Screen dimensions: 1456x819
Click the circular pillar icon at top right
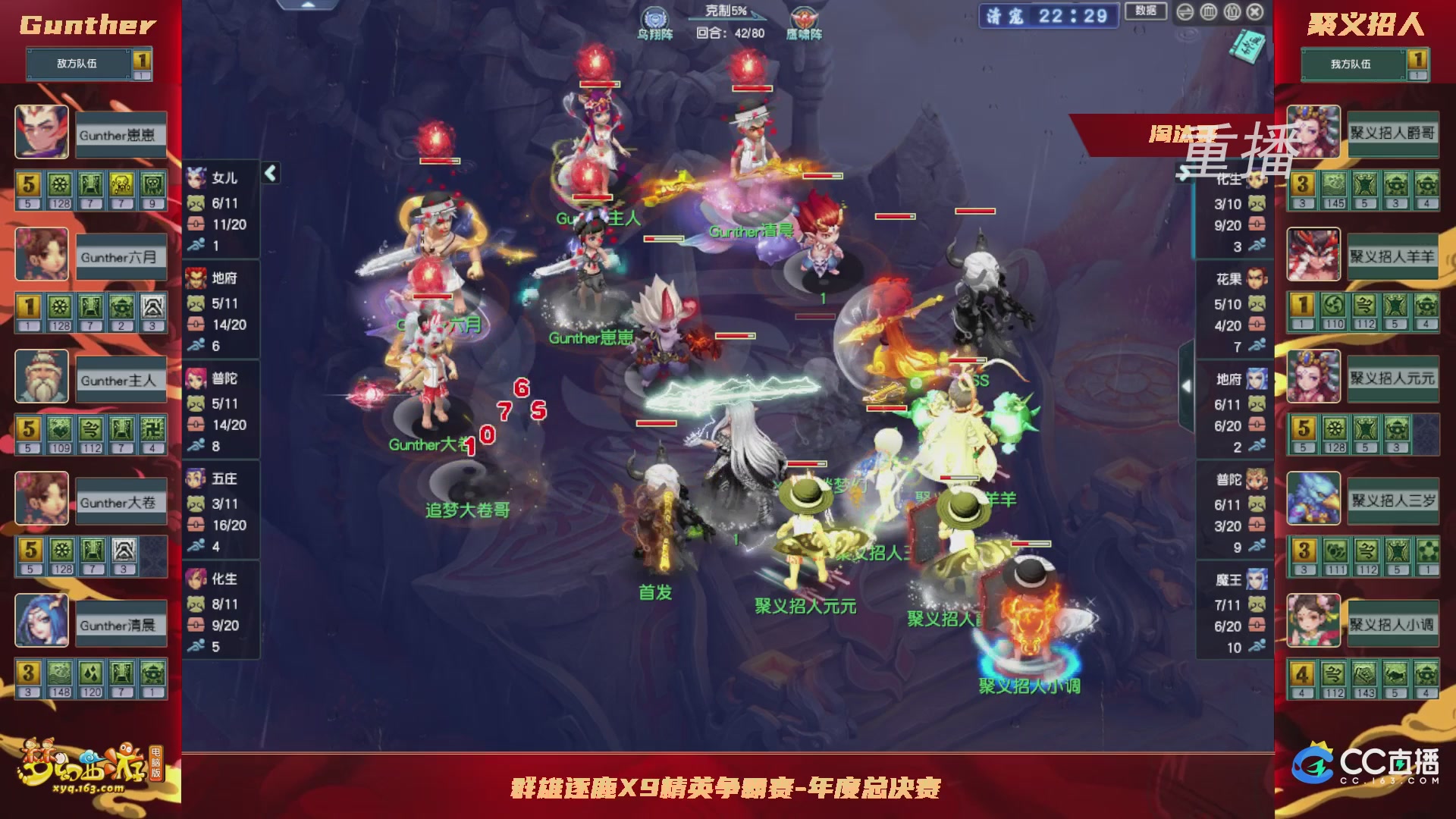pyautogui.click(x=1209, y=12)
